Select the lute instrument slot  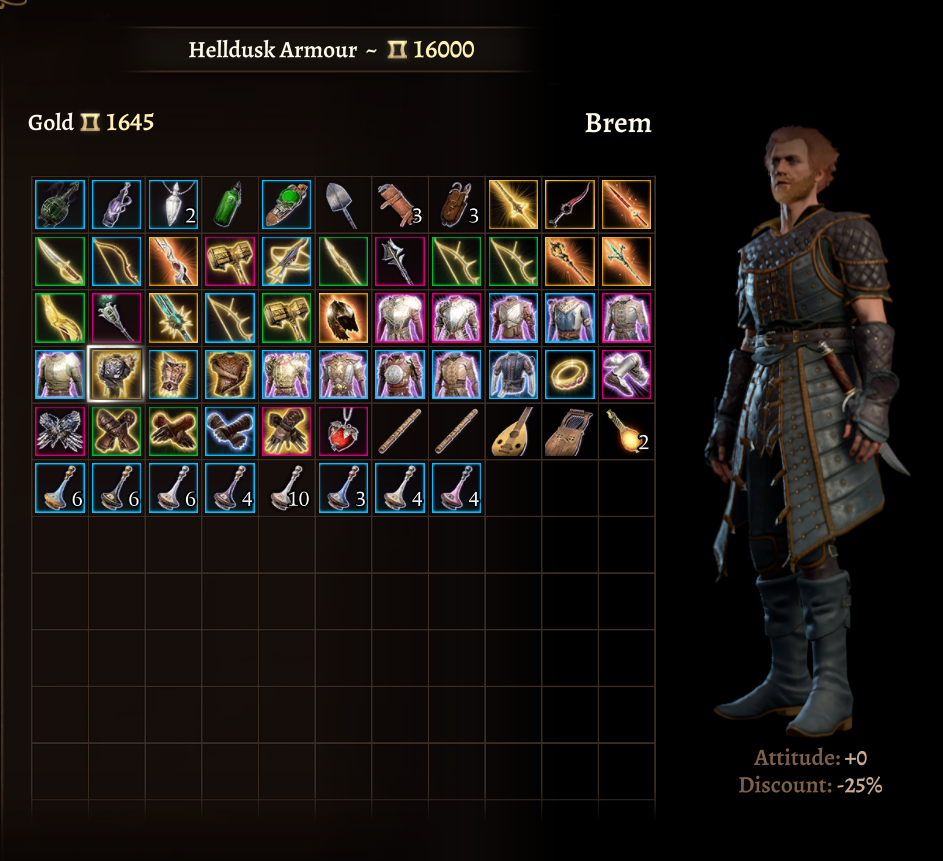pyautogui.click(x=513, y=431)
